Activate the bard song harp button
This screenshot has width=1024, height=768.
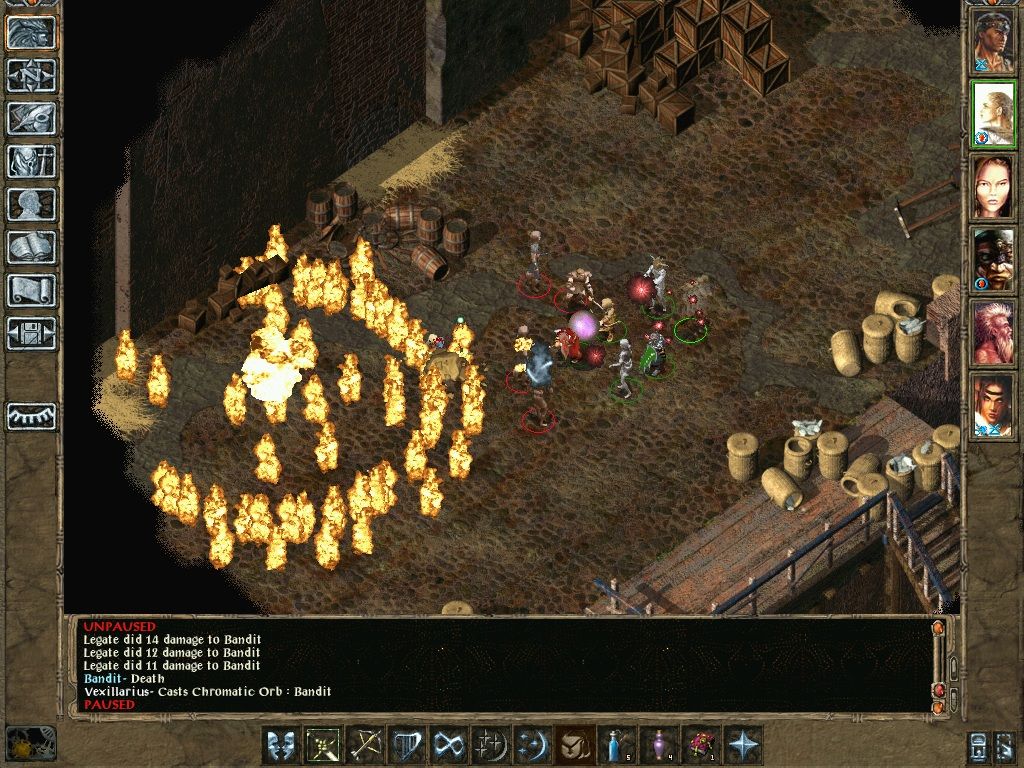[x=406, y=745]
